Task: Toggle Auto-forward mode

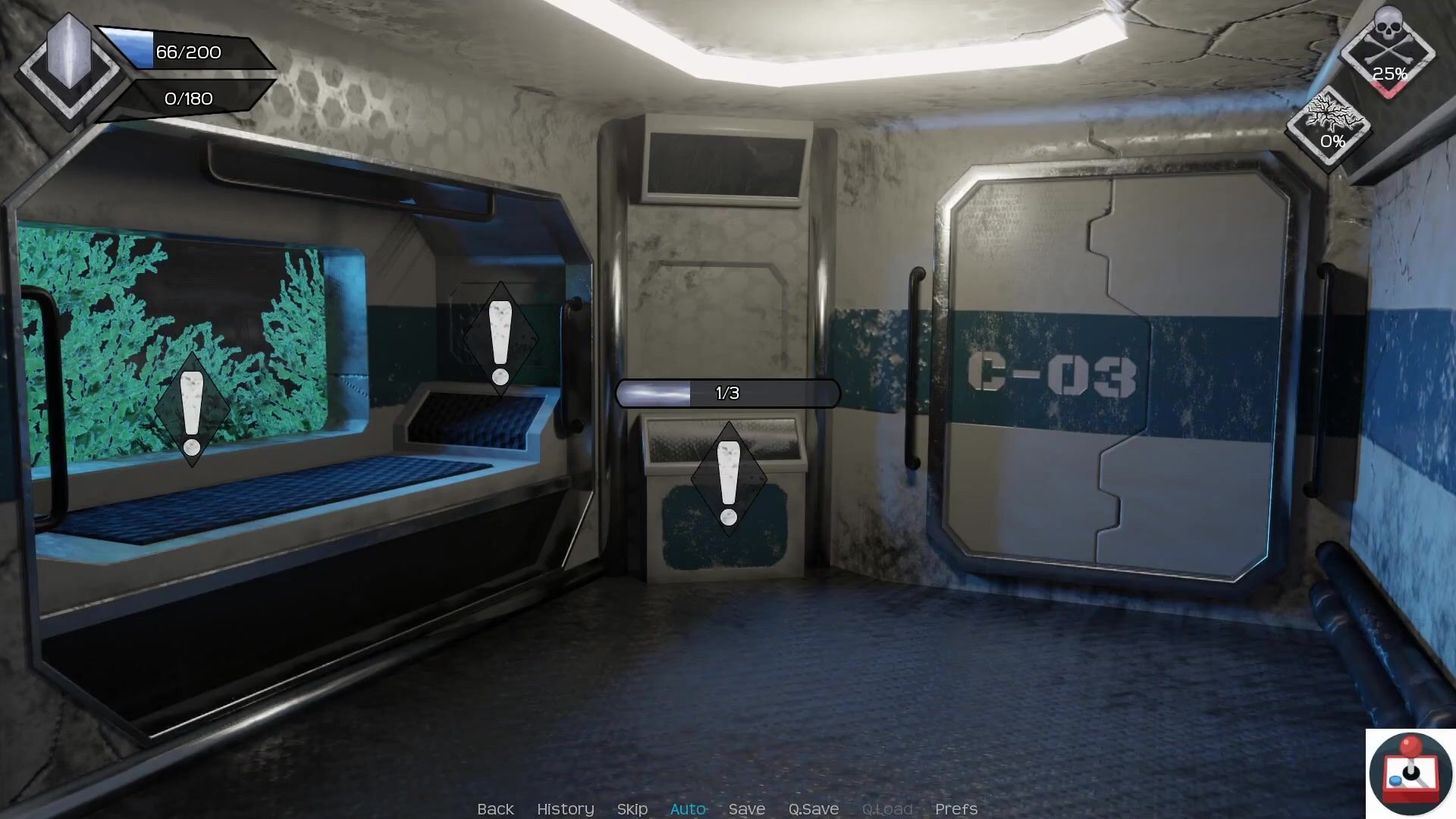Action: (688, 809)
